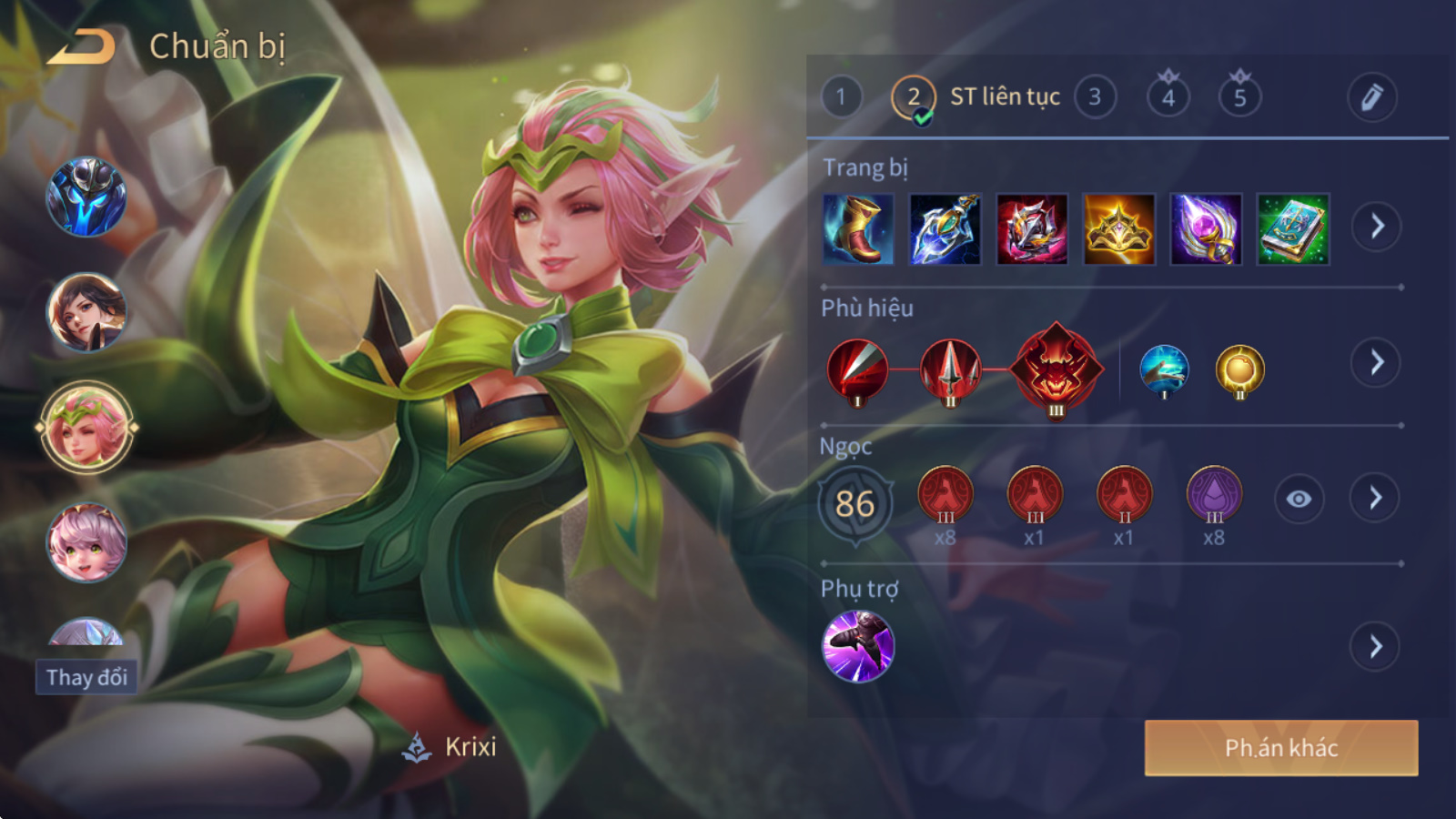
Task: Open loadout preset 5
Action: (x=1239, y=96)
